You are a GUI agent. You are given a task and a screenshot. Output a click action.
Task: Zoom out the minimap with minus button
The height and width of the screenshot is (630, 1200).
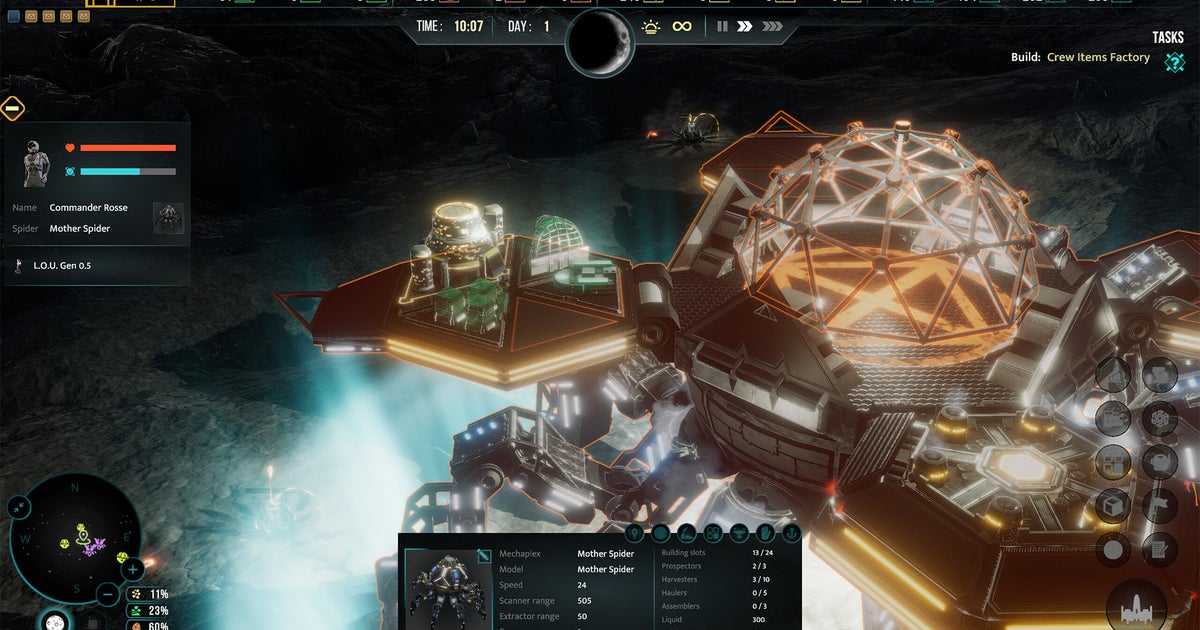[109, 594]
